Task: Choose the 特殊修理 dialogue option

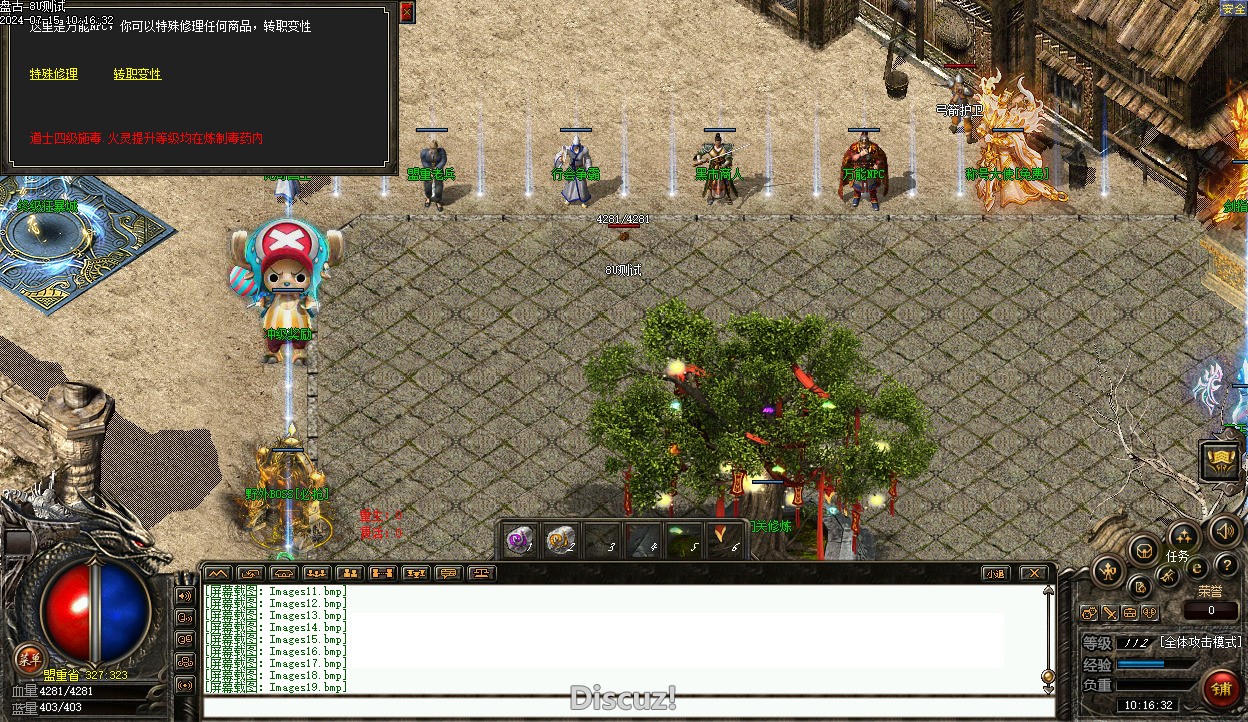Action: pos(53,74)
